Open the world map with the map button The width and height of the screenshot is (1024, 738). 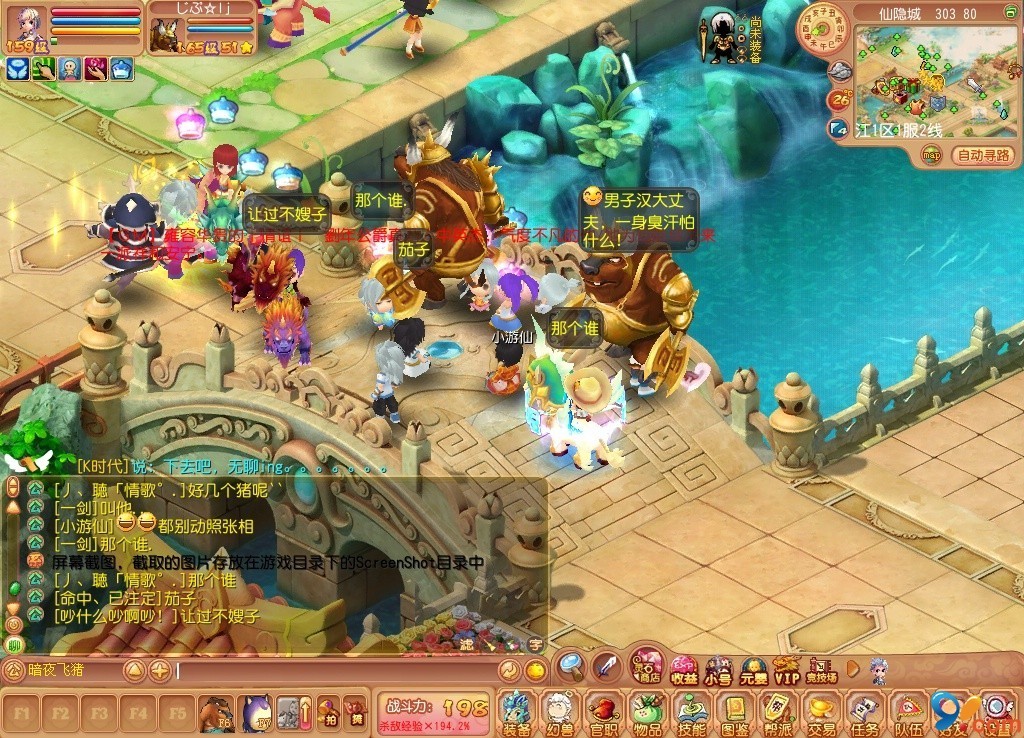point(931,155)
